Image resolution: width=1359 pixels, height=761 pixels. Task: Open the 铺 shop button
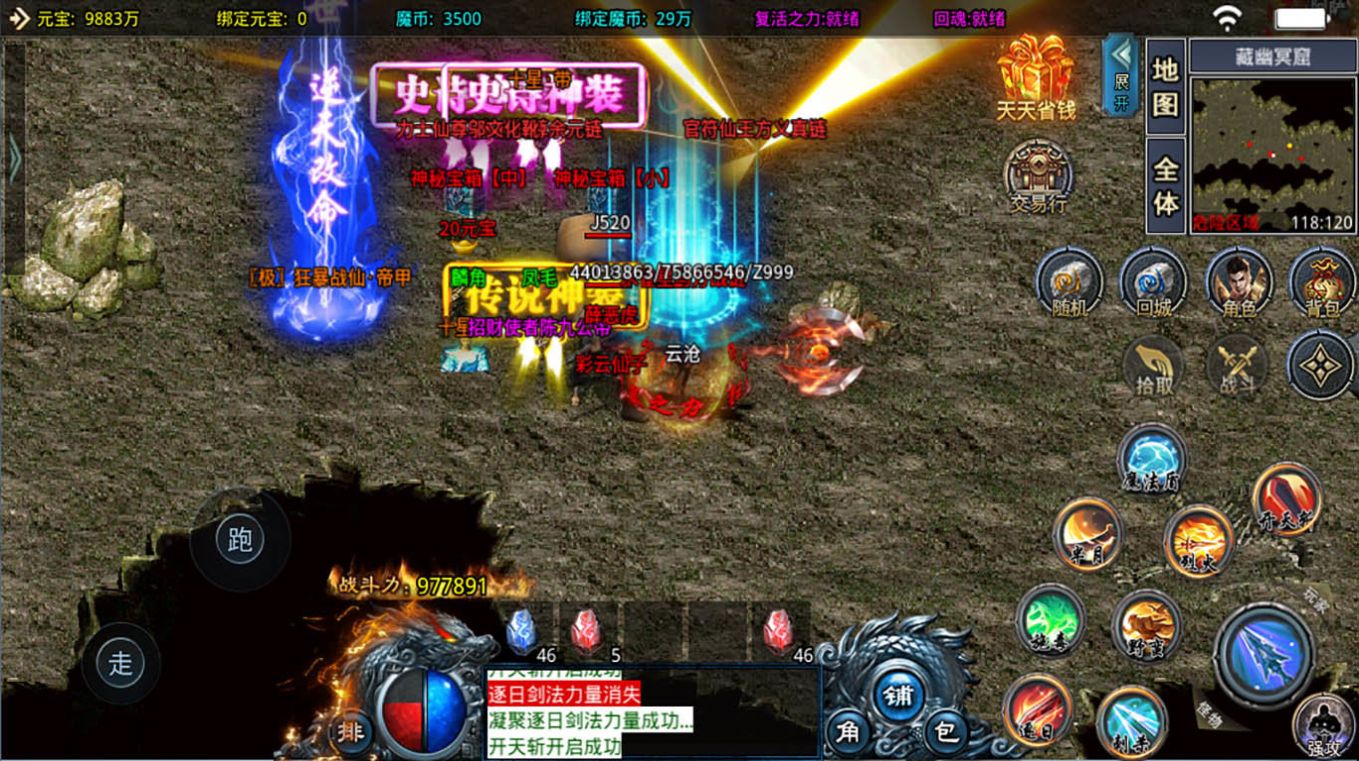(898, 692)
